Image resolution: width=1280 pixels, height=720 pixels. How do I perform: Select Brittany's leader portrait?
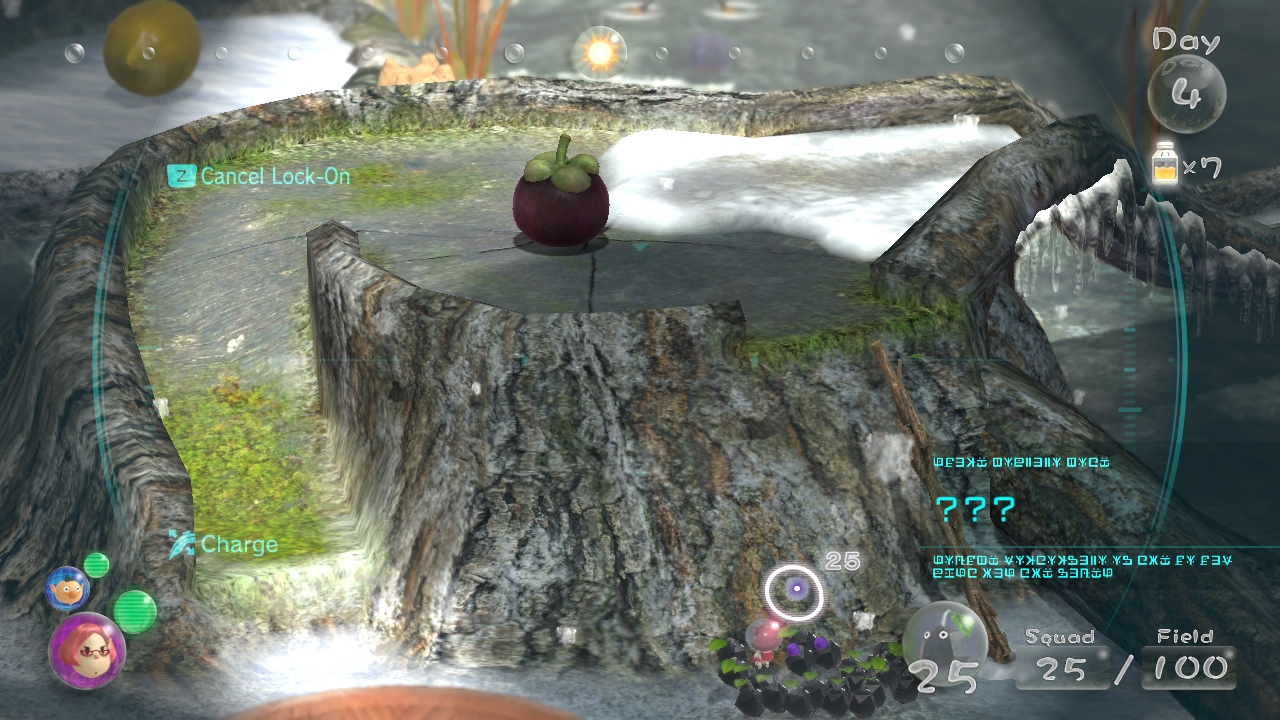click(x=87, y=650)
